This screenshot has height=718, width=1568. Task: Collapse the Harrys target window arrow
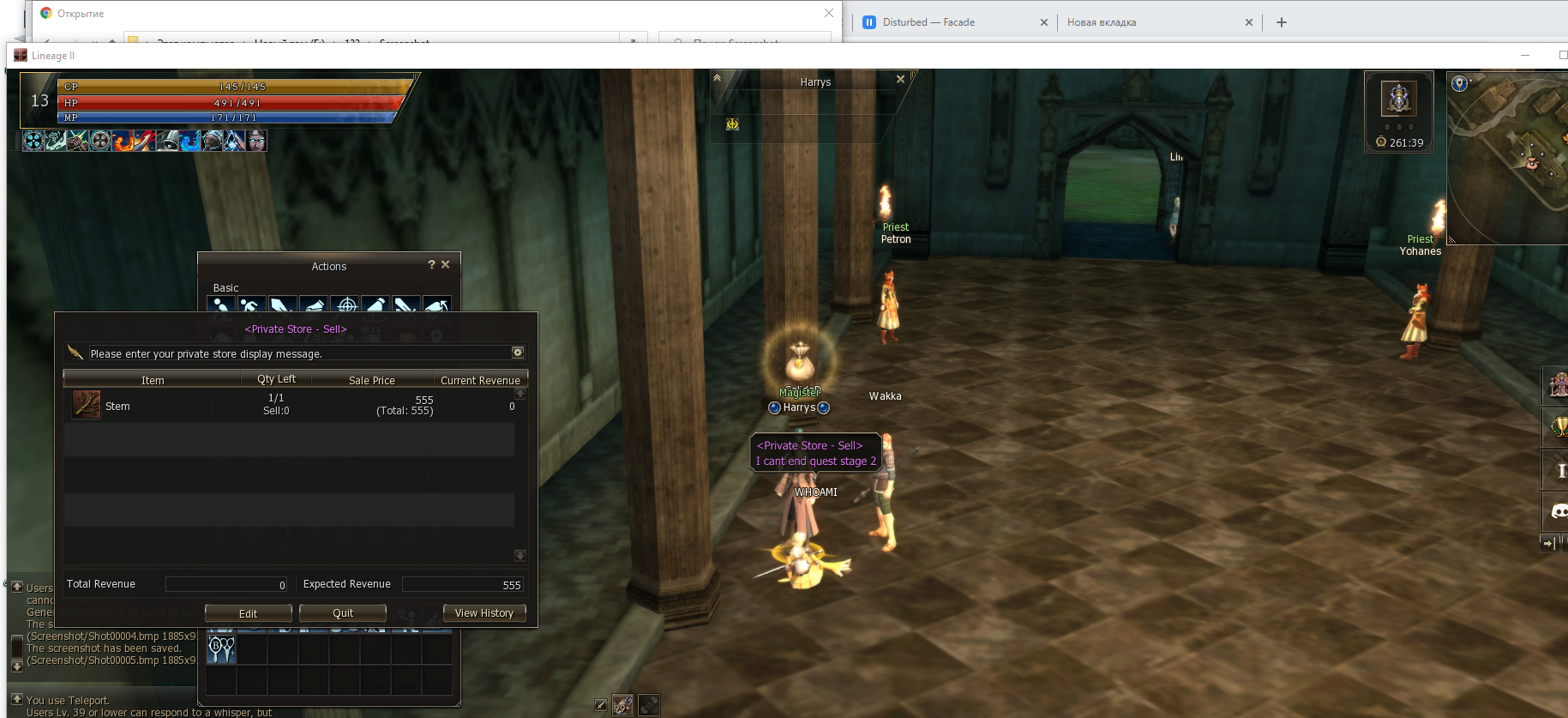click(718, 78)
